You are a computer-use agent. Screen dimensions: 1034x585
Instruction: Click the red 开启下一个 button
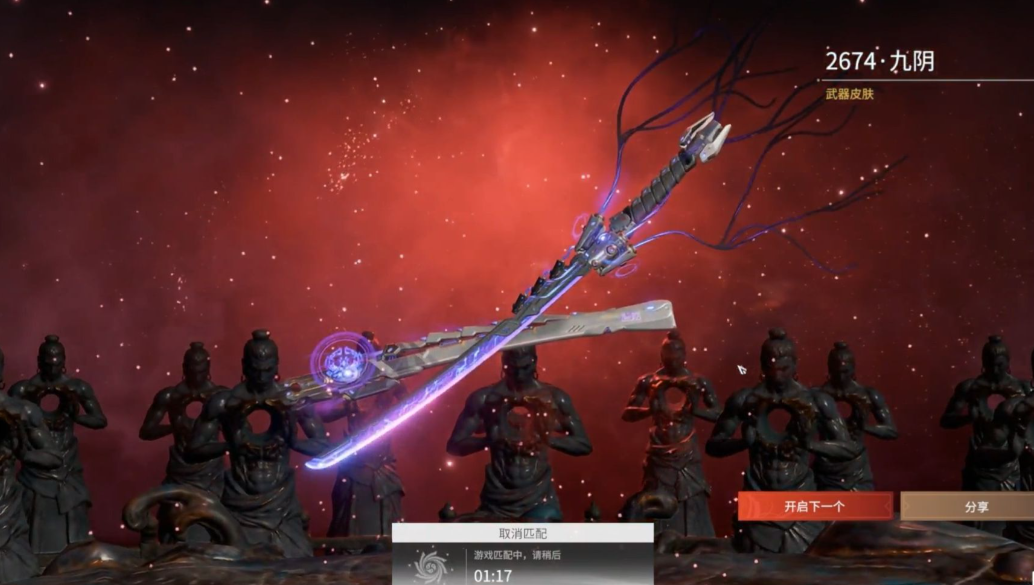tap(815, 506)
